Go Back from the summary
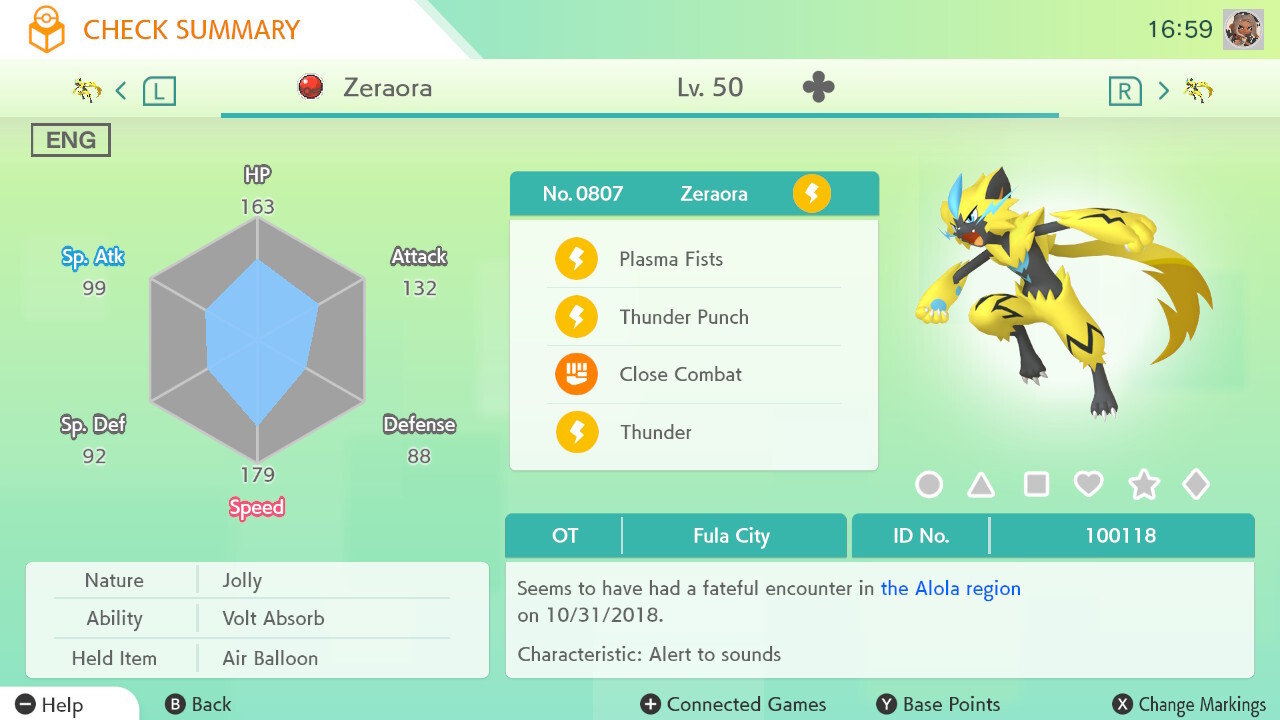The image size is (1280, 720). pos(198,705)
